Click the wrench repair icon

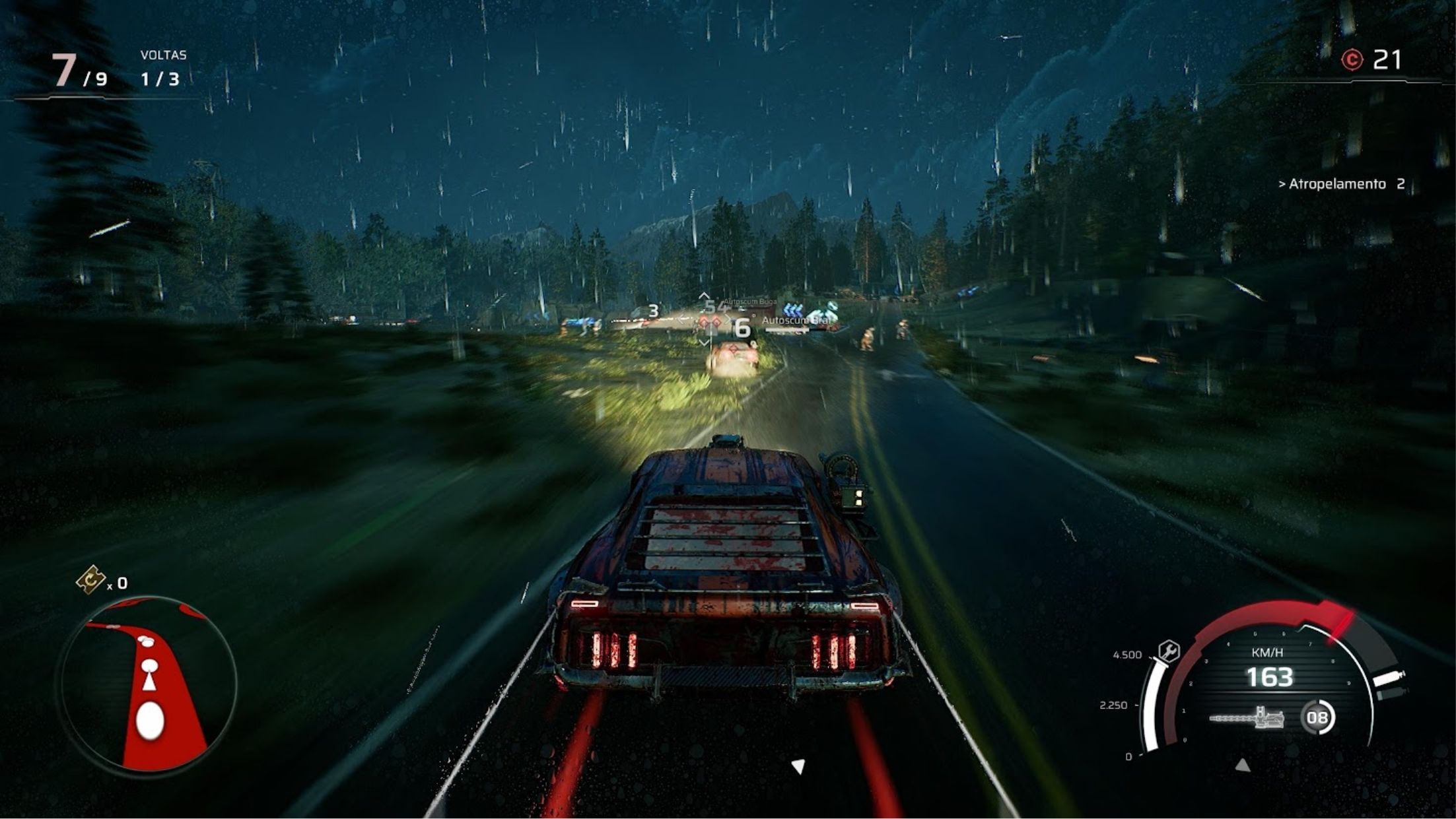coord(1169,651)
